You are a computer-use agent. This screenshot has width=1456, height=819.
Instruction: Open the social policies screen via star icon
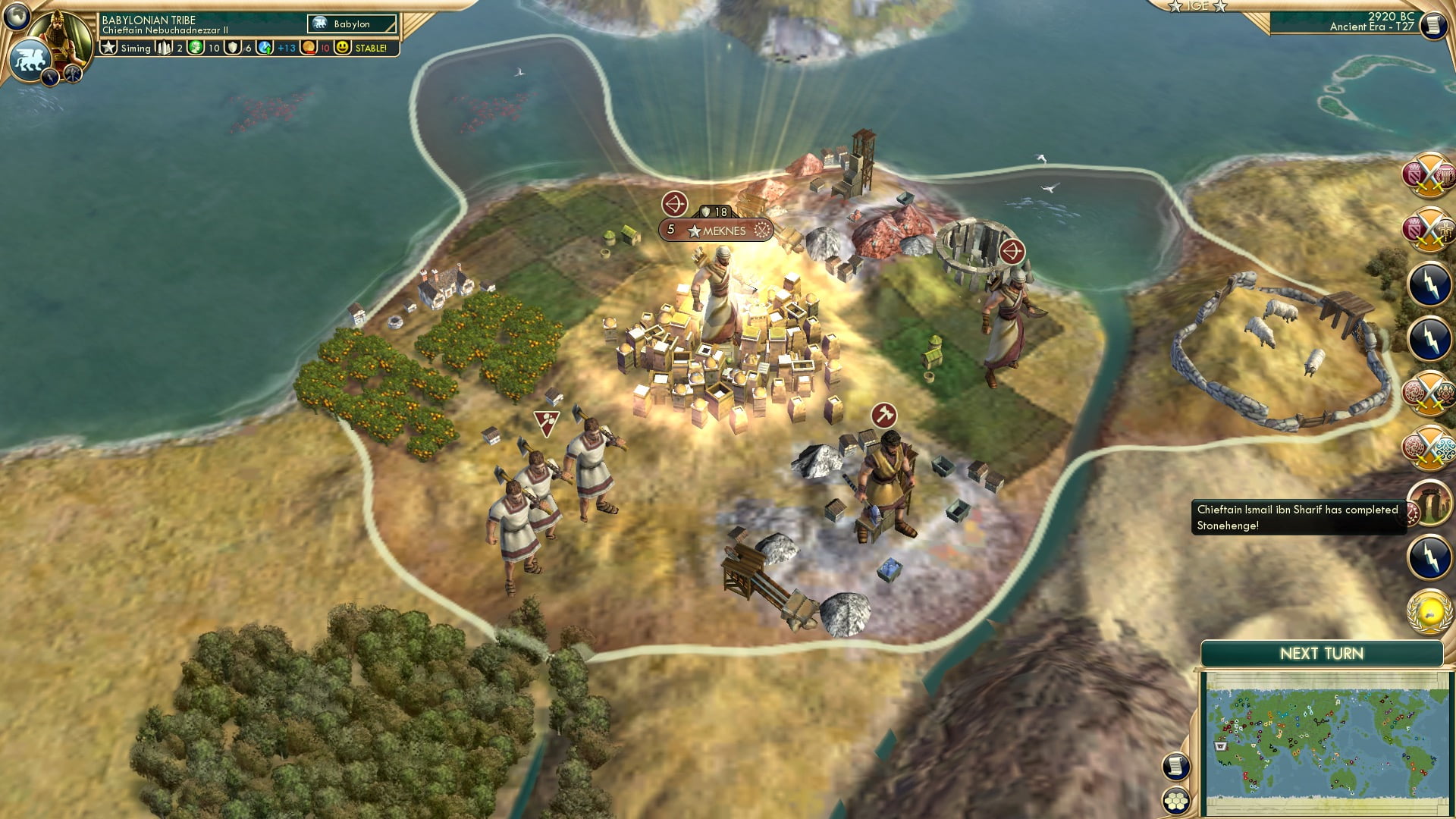coord(108,47)
